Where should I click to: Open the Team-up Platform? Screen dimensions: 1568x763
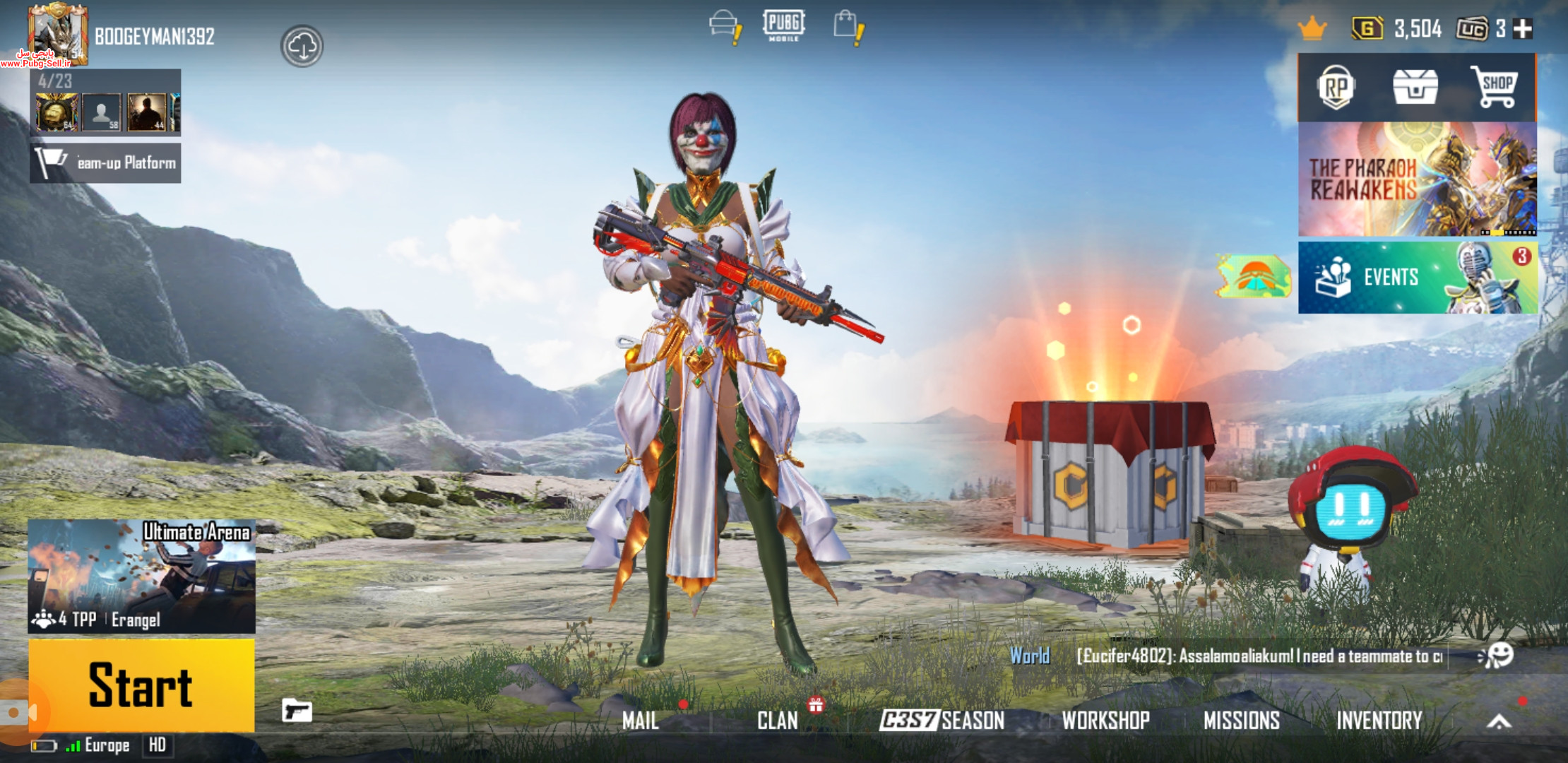106,163
